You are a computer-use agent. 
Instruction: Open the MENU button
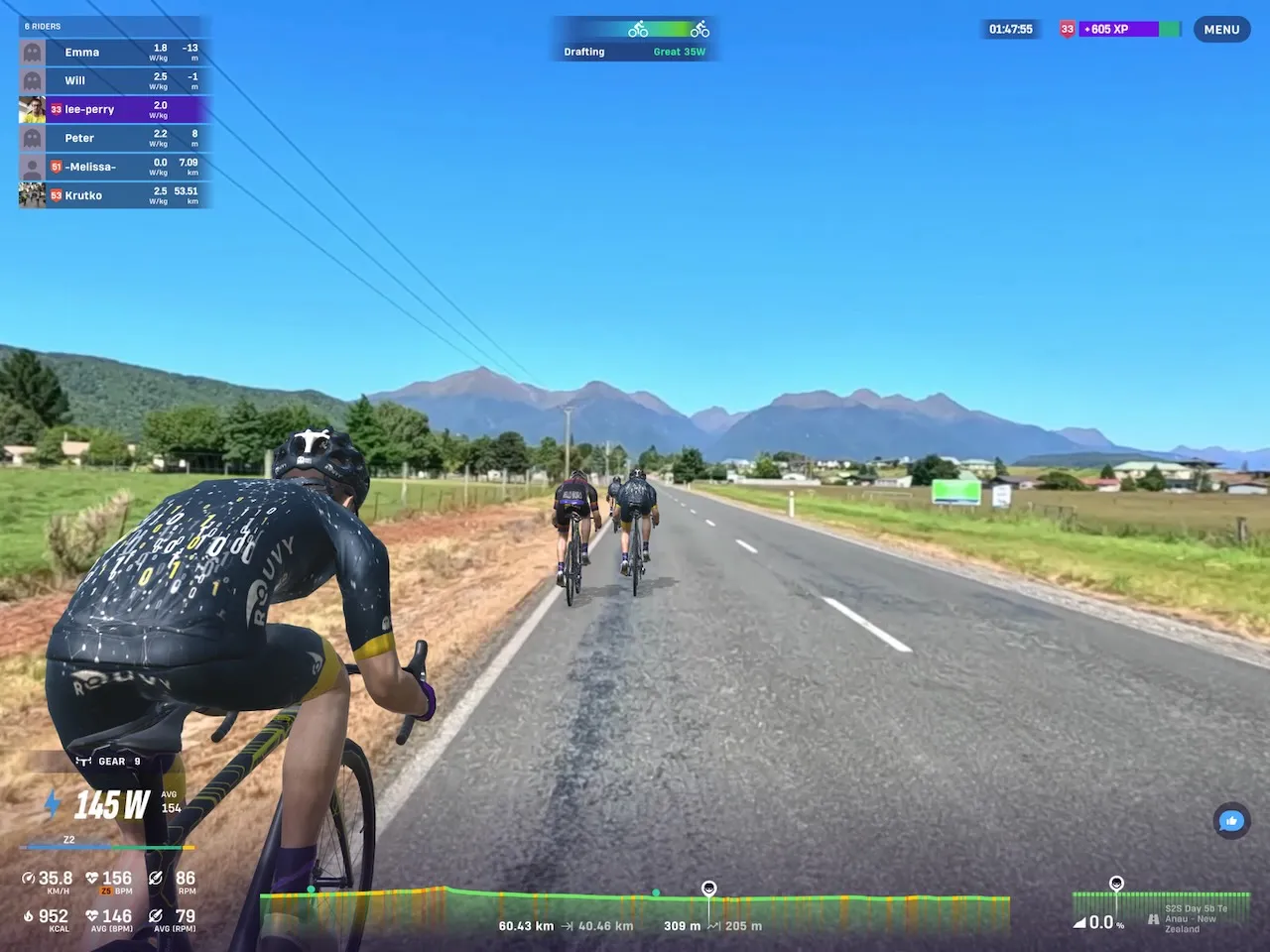tap(1221, 29)
